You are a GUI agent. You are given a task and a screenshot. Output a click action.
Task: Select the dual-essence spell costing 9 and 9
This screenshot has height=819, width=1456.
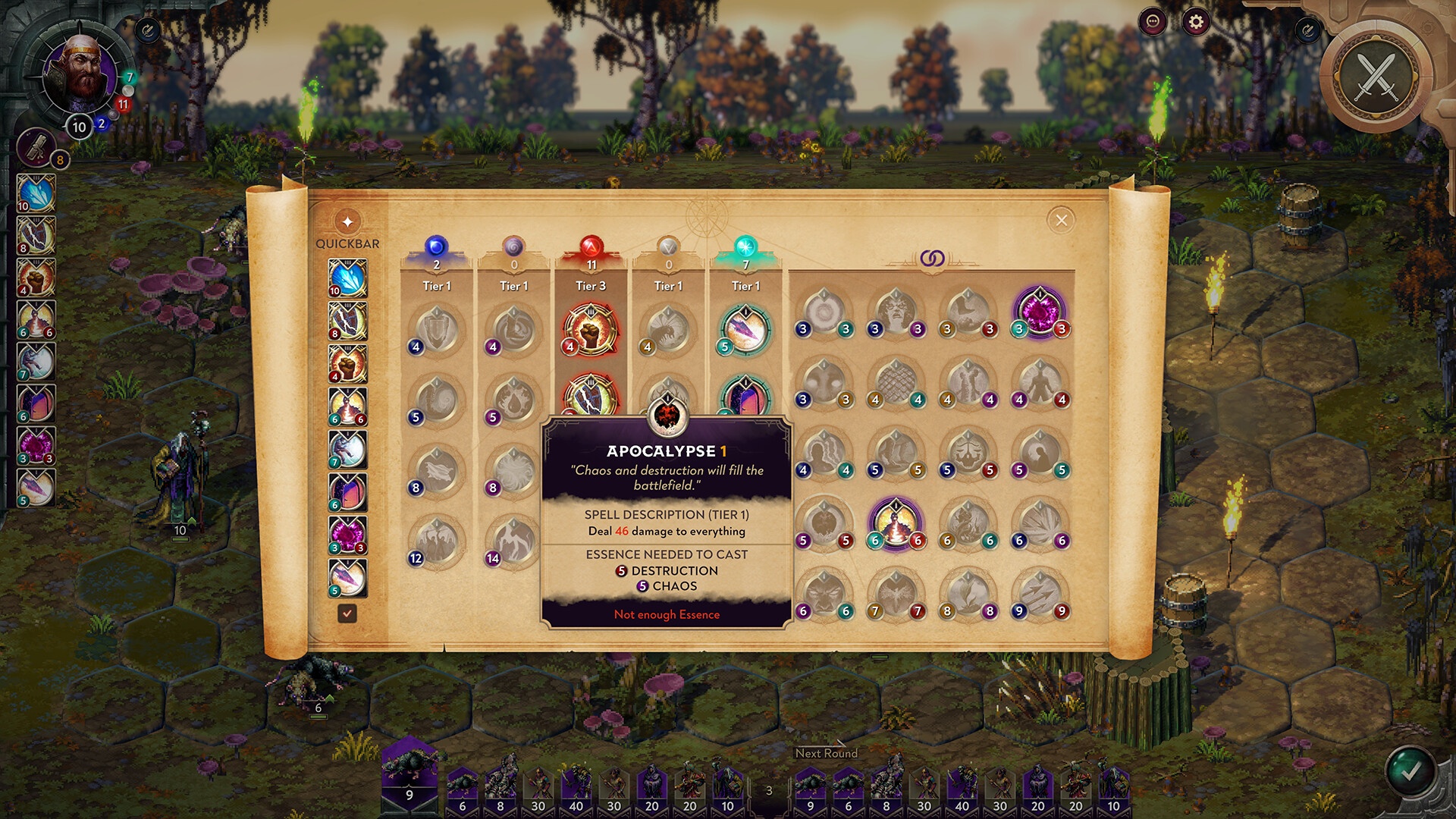coord(1040,593)
